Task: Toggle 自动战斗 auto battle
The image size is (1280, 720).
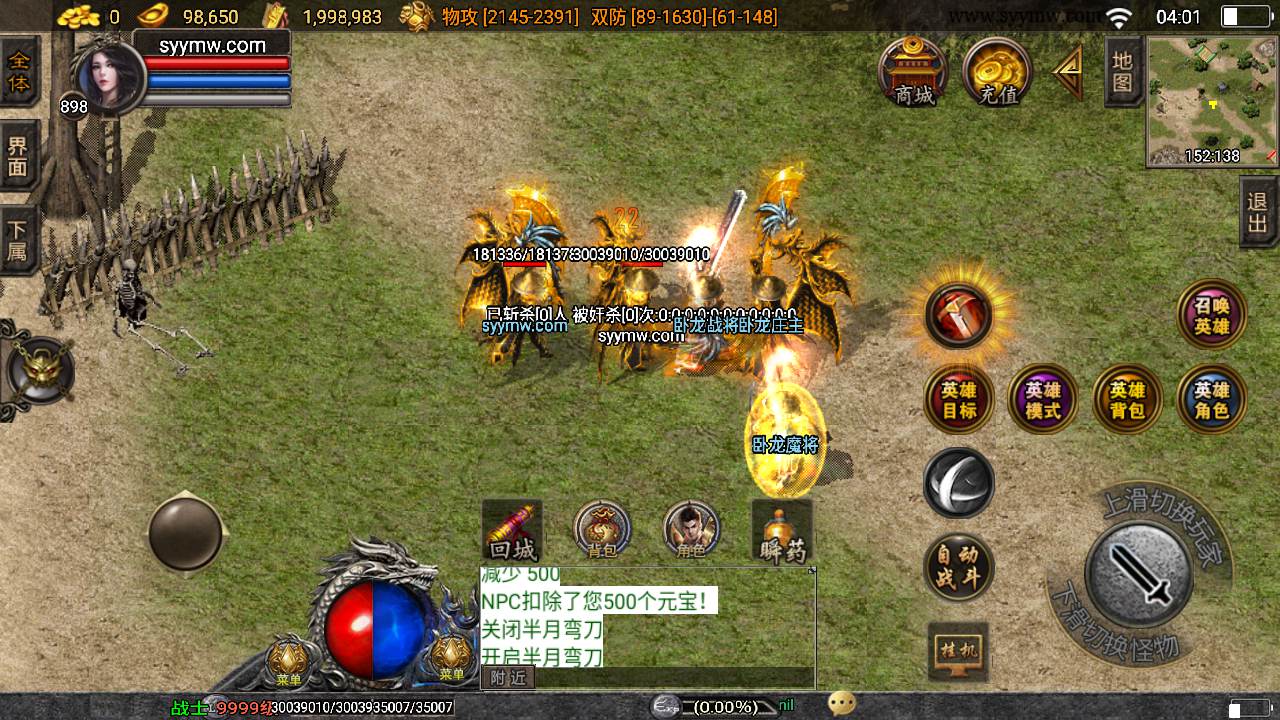Action: coord(958,567)
